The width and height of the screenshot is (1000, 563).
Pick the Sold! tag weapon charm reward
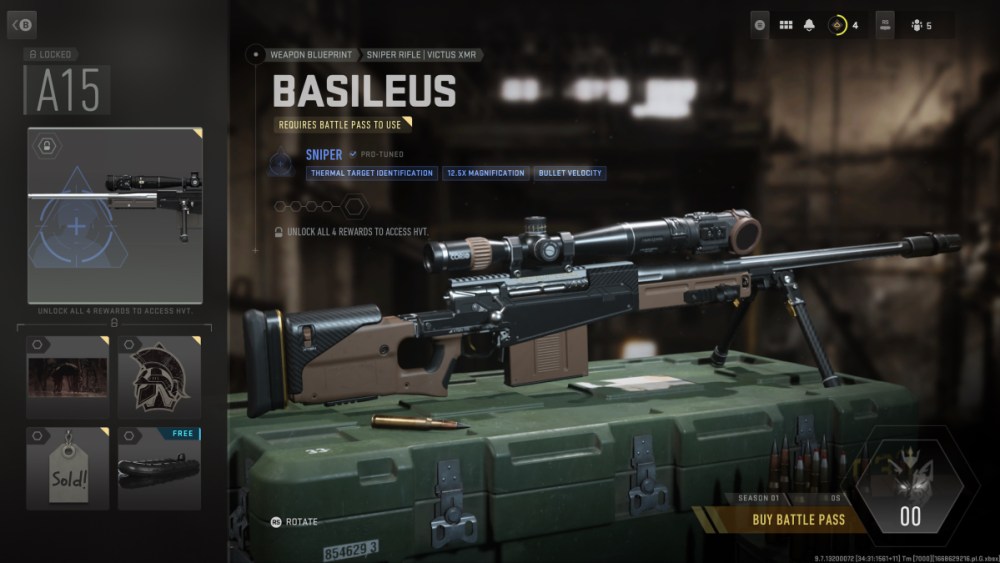click(x=65, y=466)
